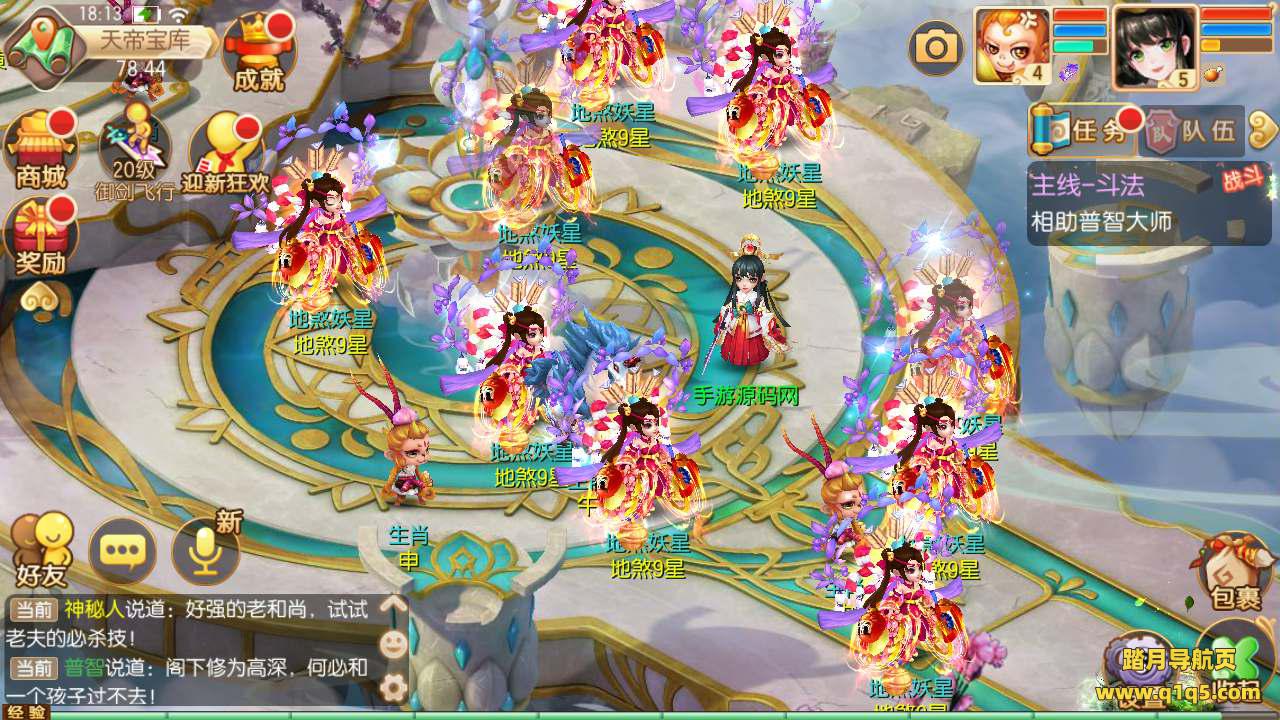
Task: Open the chat speech bubble button
Action: 122,551
